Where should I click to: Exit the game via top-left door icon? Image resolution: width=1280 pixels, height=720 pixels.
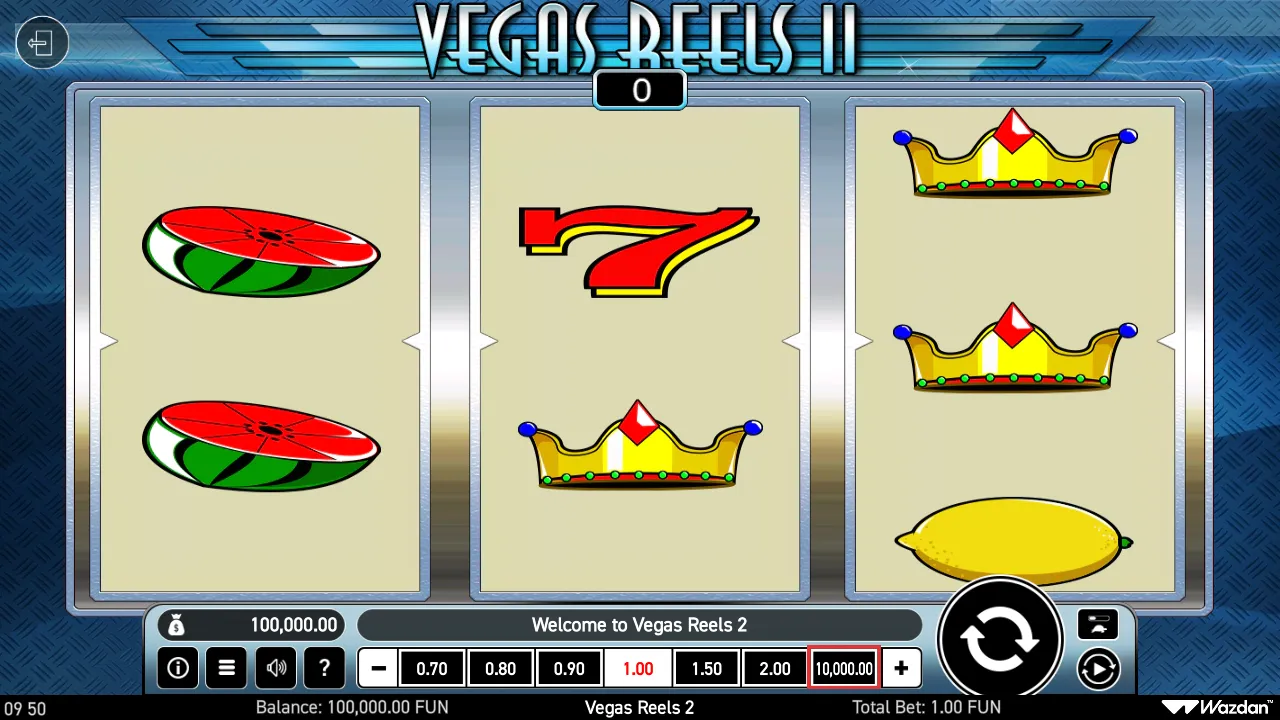pyautogui.click(x=41, y=42)
